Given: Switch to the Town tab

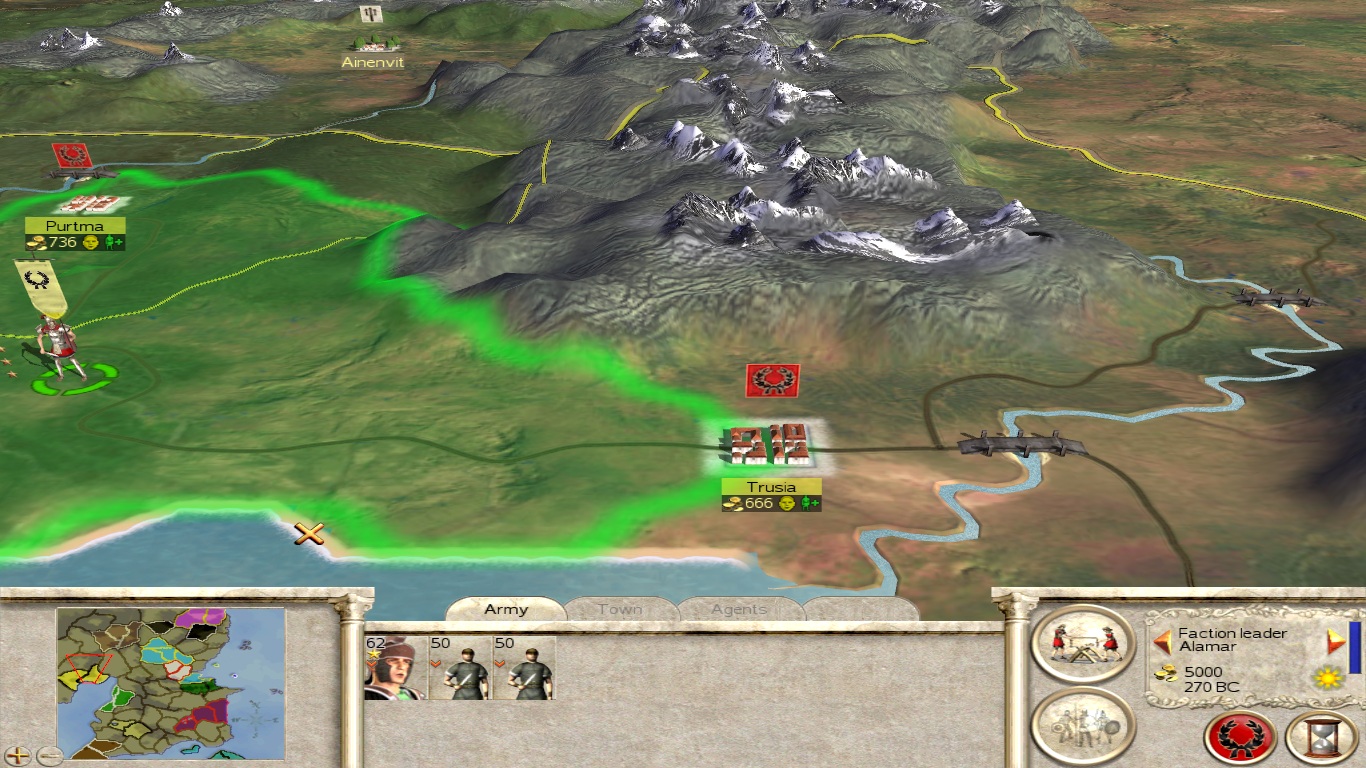Looking at the screenshot, I should pos(620,609).
